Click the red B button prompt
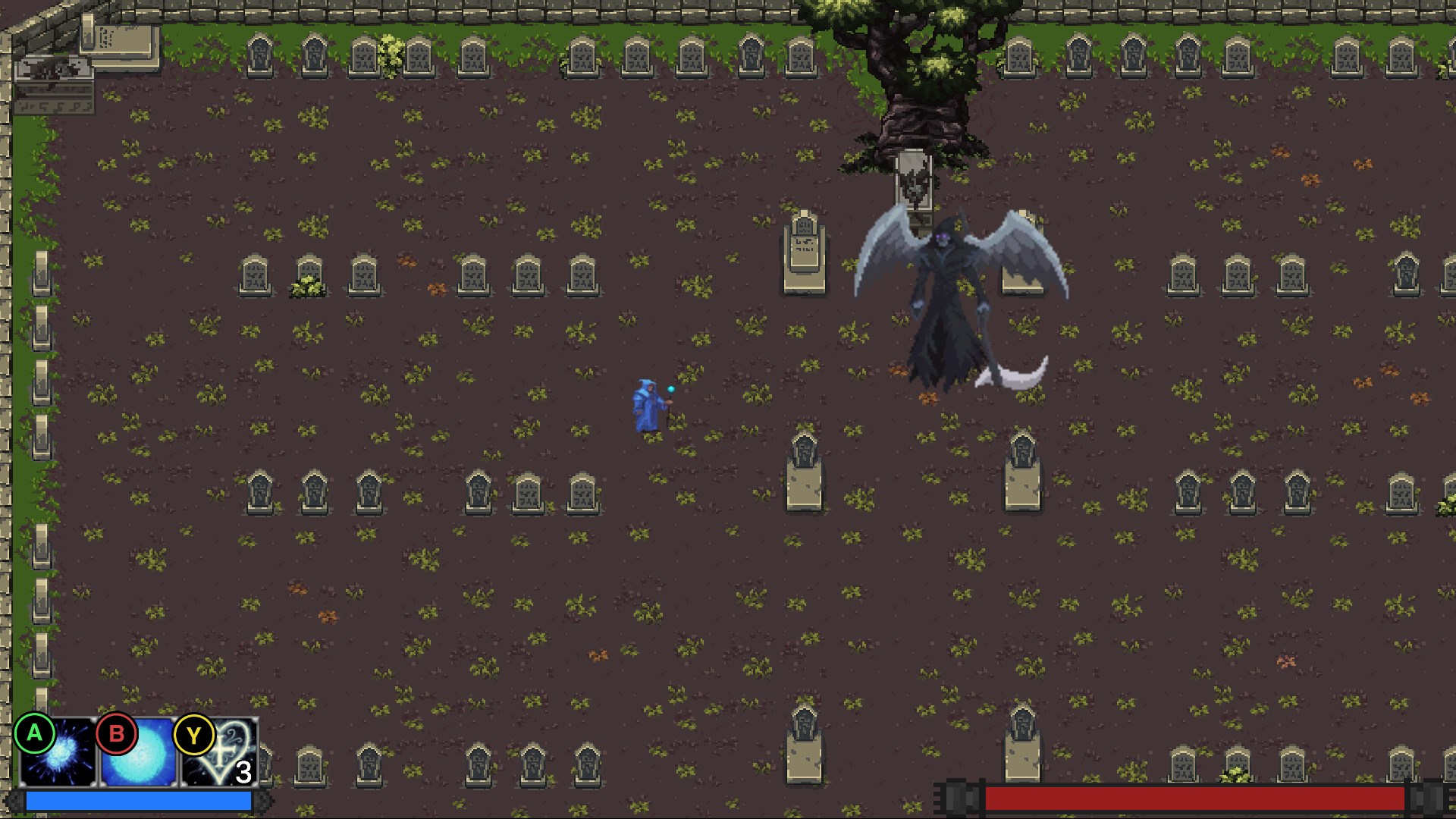 click(115, 734)
